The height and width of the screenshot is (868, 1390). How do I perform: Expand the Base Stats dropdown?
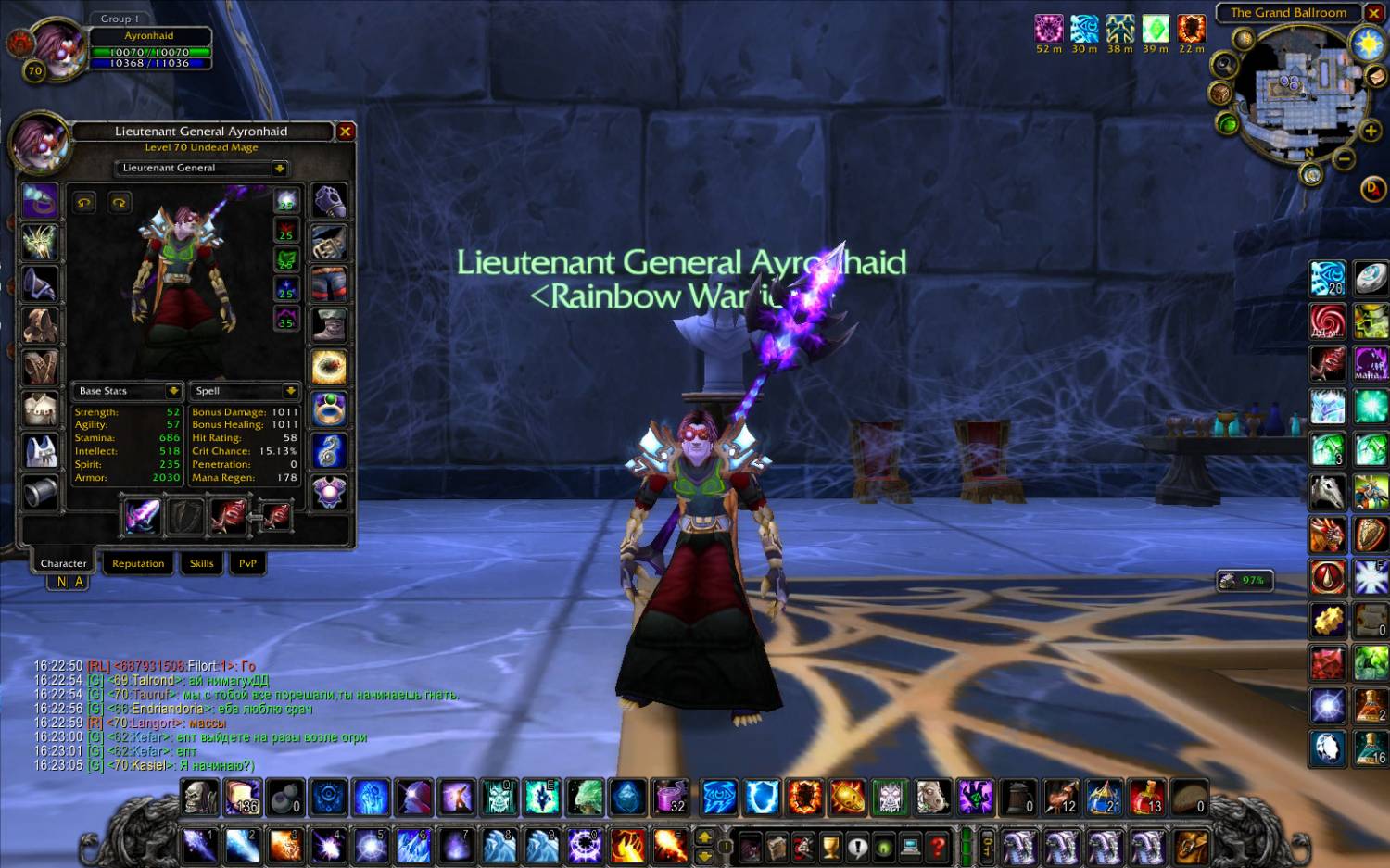pos(173,391)
